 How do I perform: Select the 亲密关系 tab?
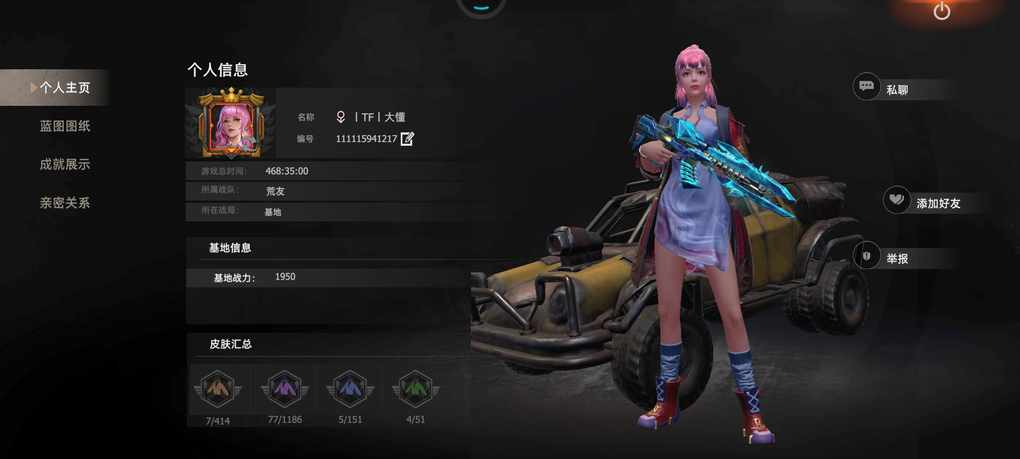[65, 202]
